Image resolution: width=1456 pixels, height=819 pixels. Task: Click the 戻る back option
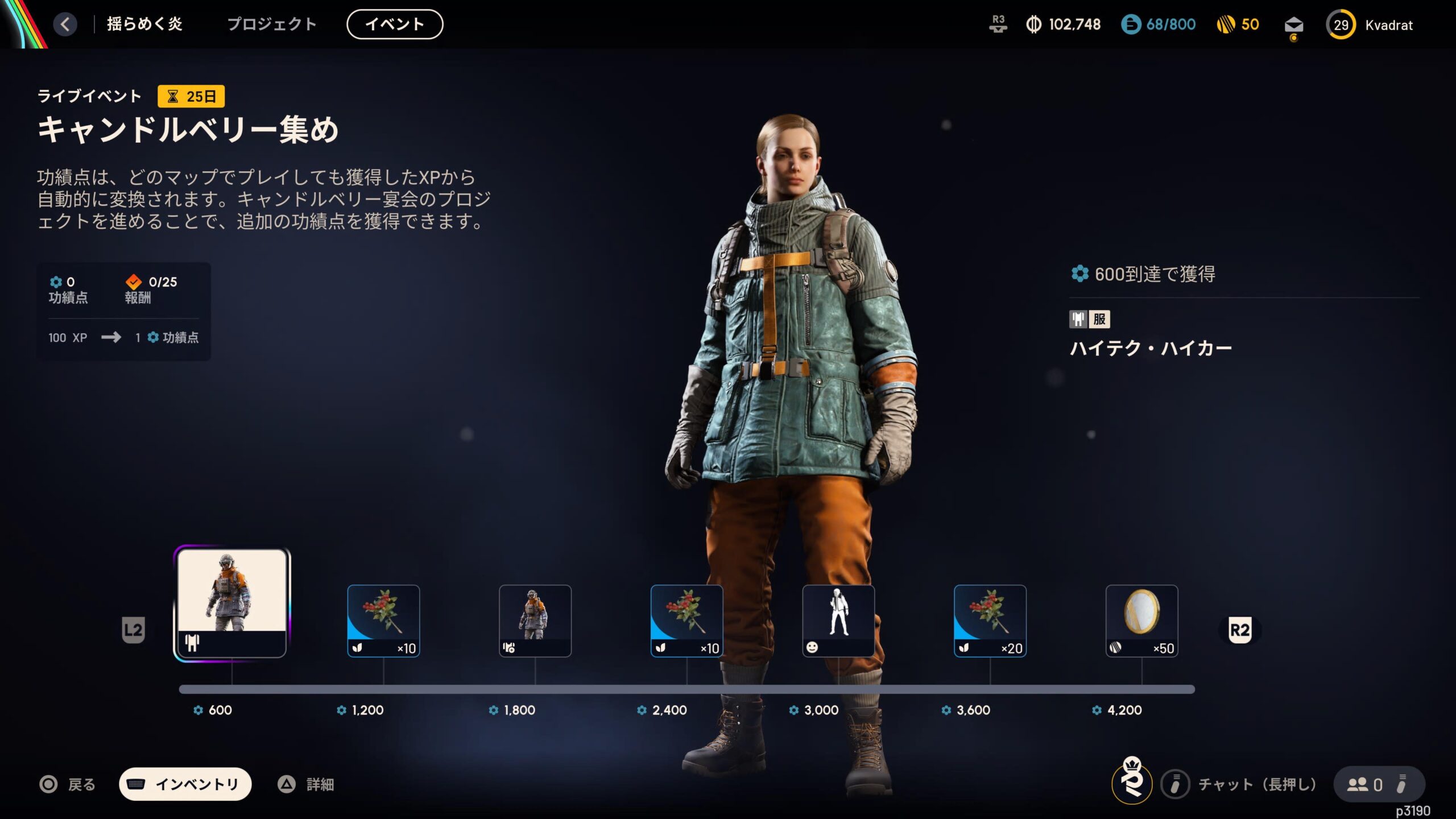point(68,784)
